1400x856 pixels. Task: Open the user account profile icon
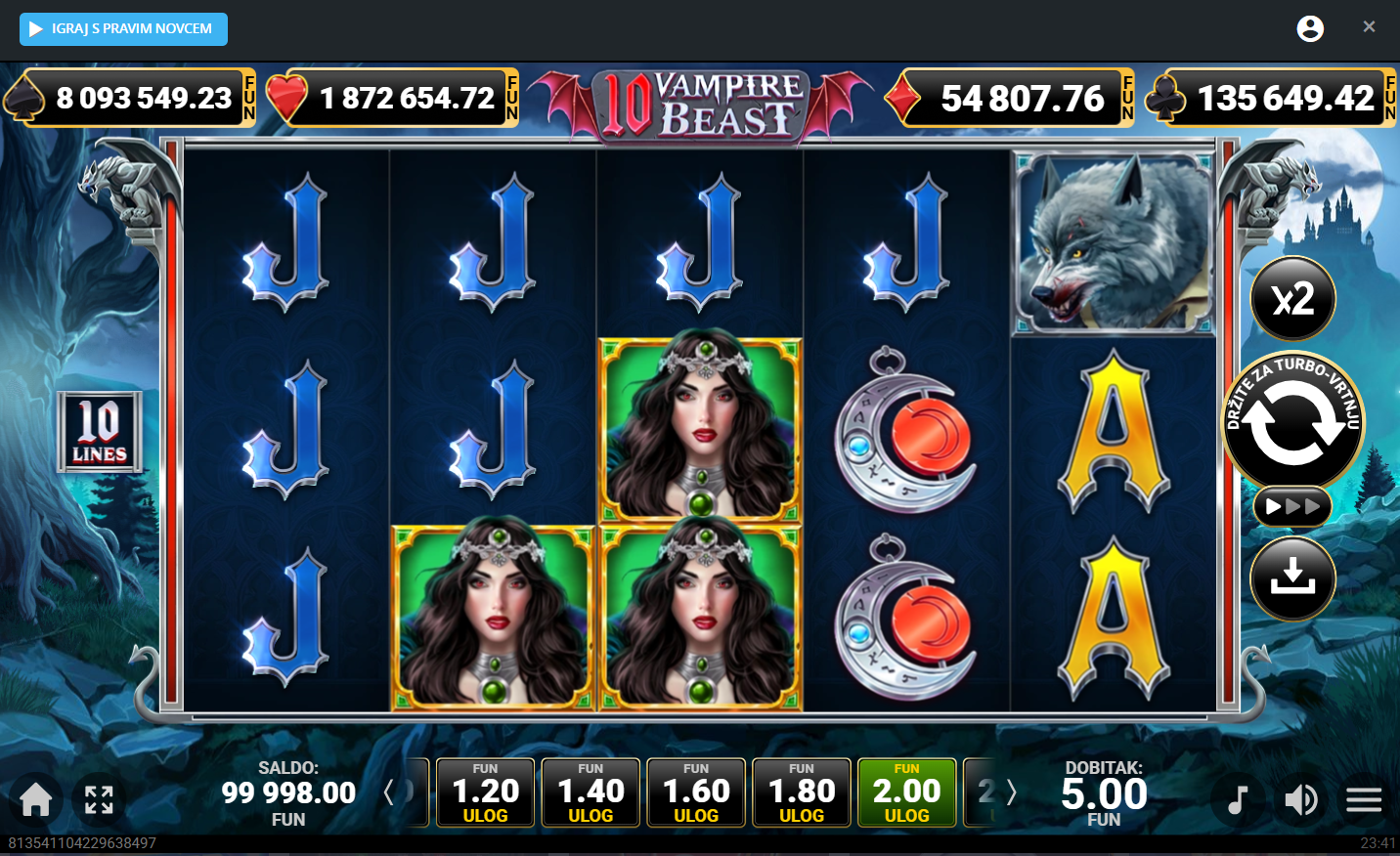[1310, 29]
